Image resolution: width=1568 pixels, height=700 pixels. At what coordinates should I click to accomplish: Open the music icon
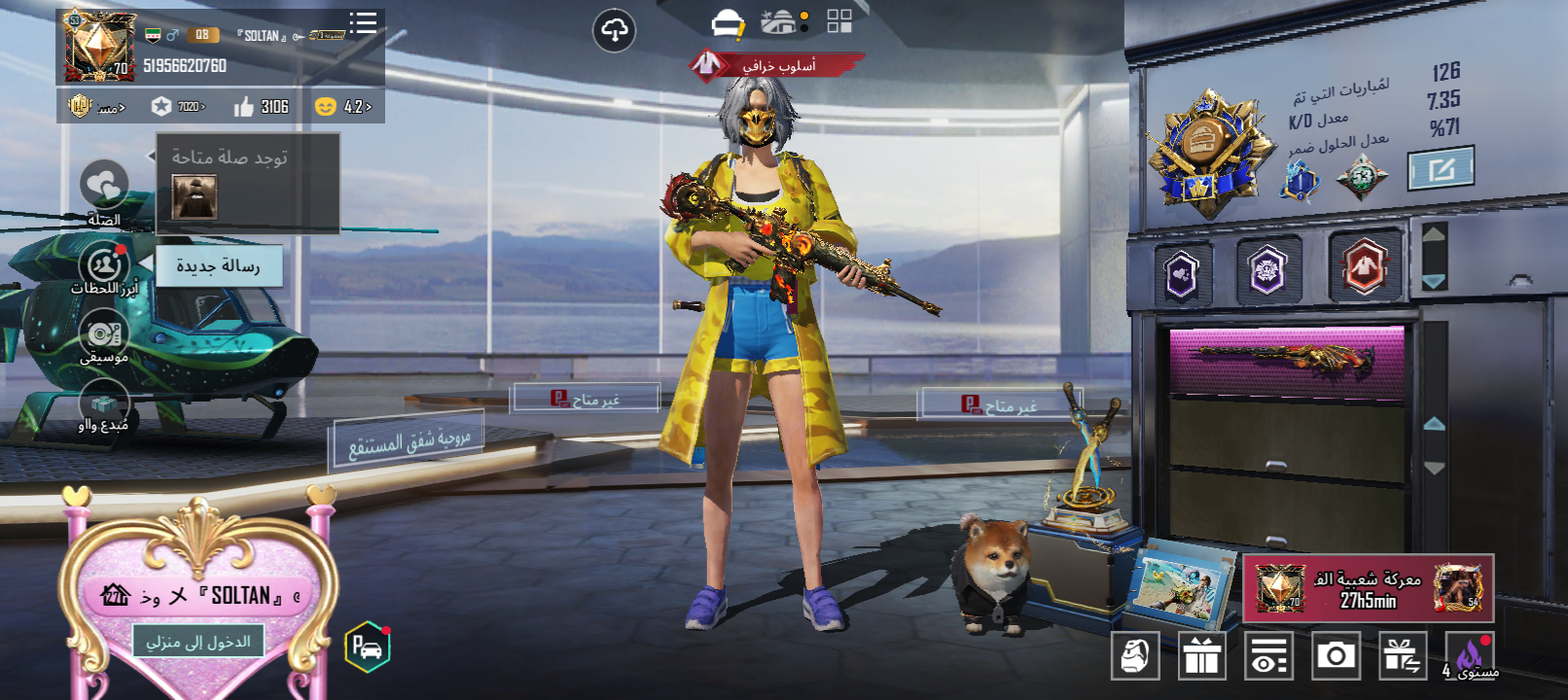tap(103, 333)
